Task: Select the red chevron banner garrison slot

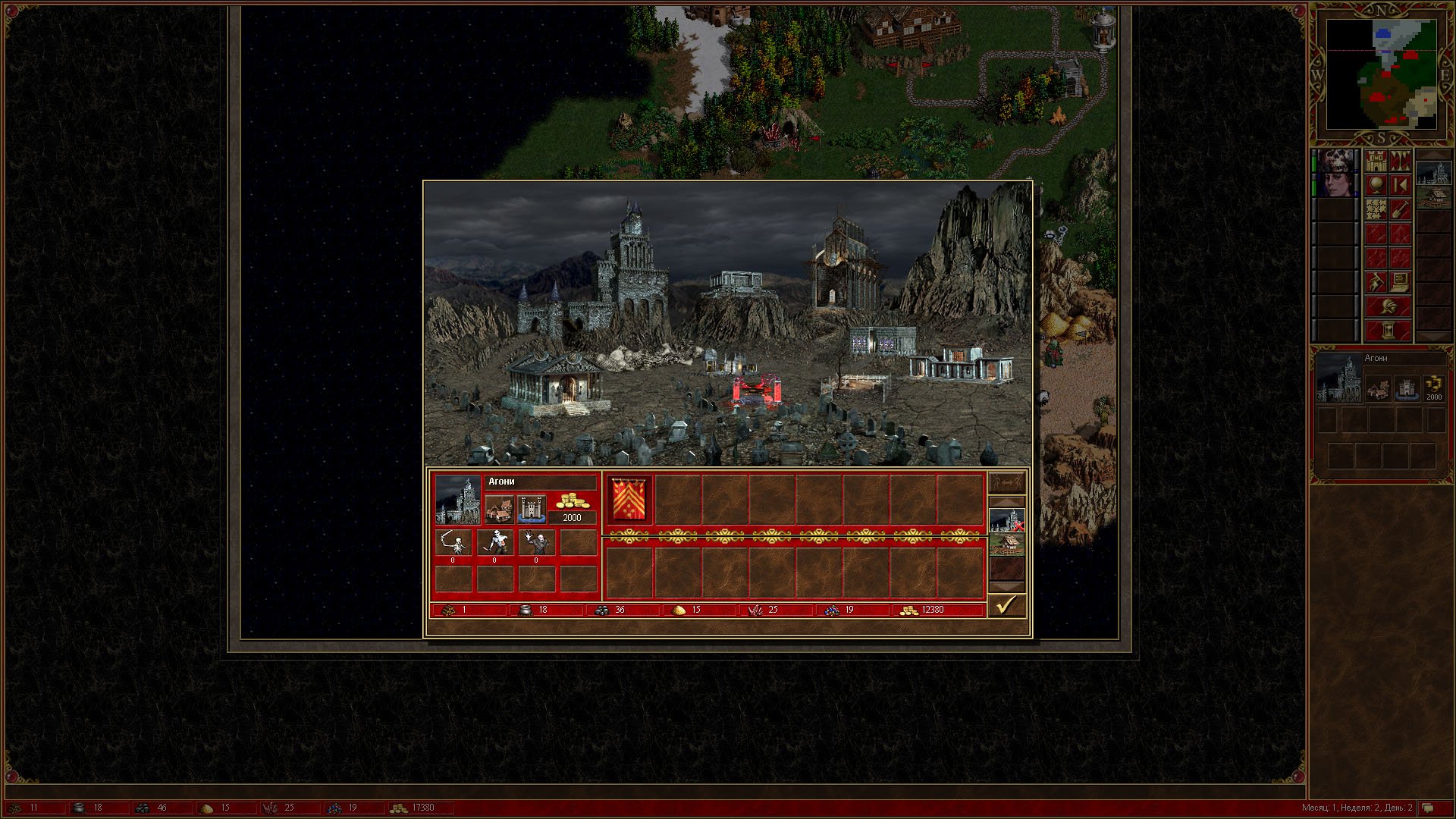Action: [629, 500]
